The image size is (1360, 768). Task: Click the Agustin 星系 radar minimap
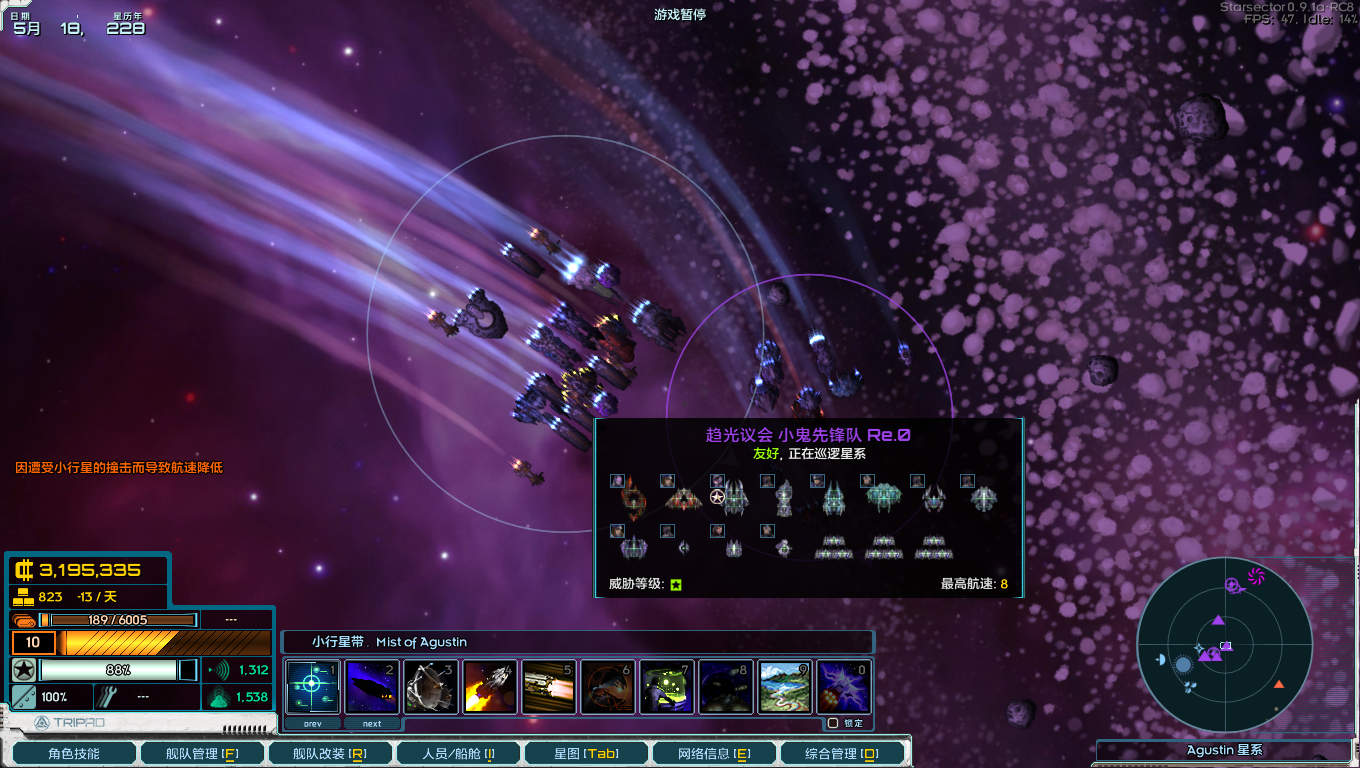point(1224,646)
